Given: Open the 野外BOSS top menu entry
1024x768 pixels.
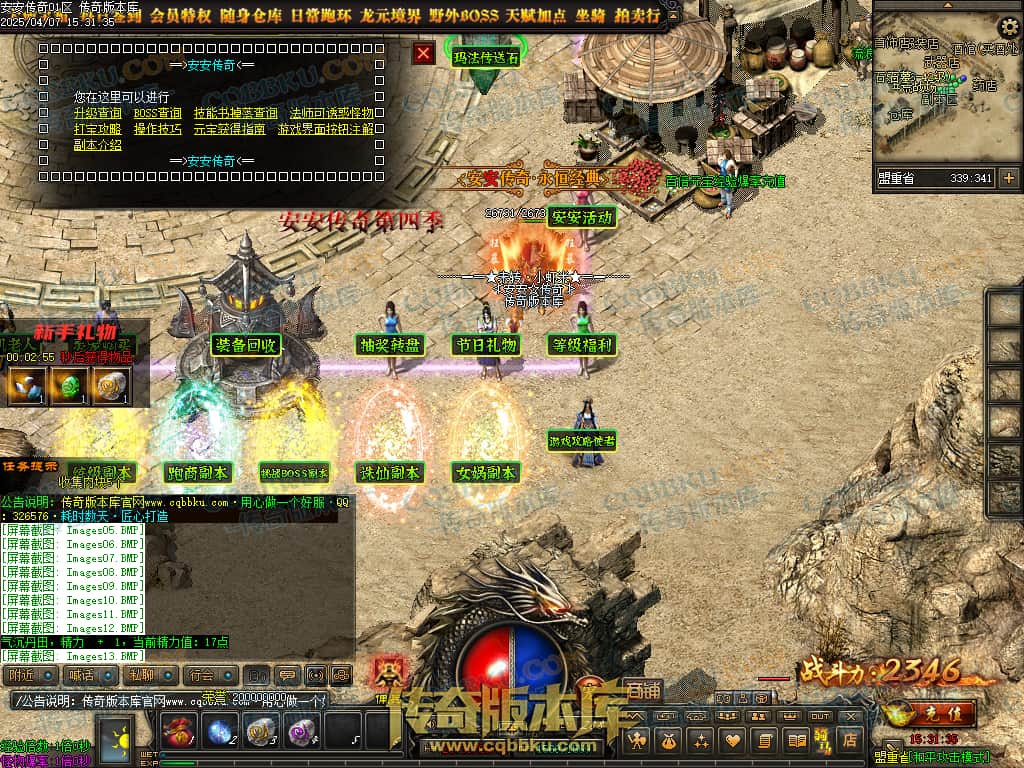Looking at the screenshot, I should (x=465, y=15).
